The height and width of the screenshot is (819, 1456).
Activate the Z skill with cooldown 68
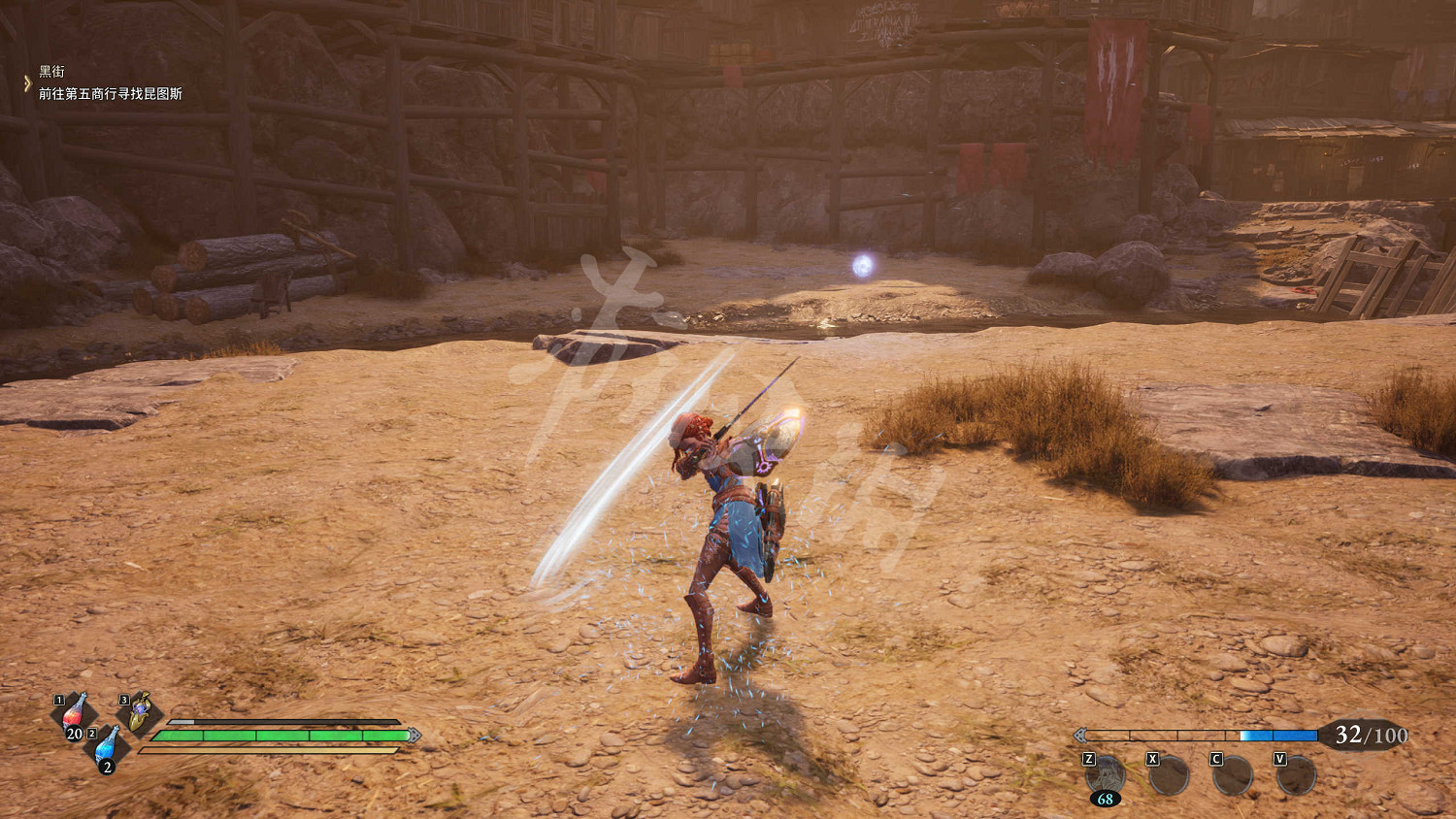pos(1106,775)
